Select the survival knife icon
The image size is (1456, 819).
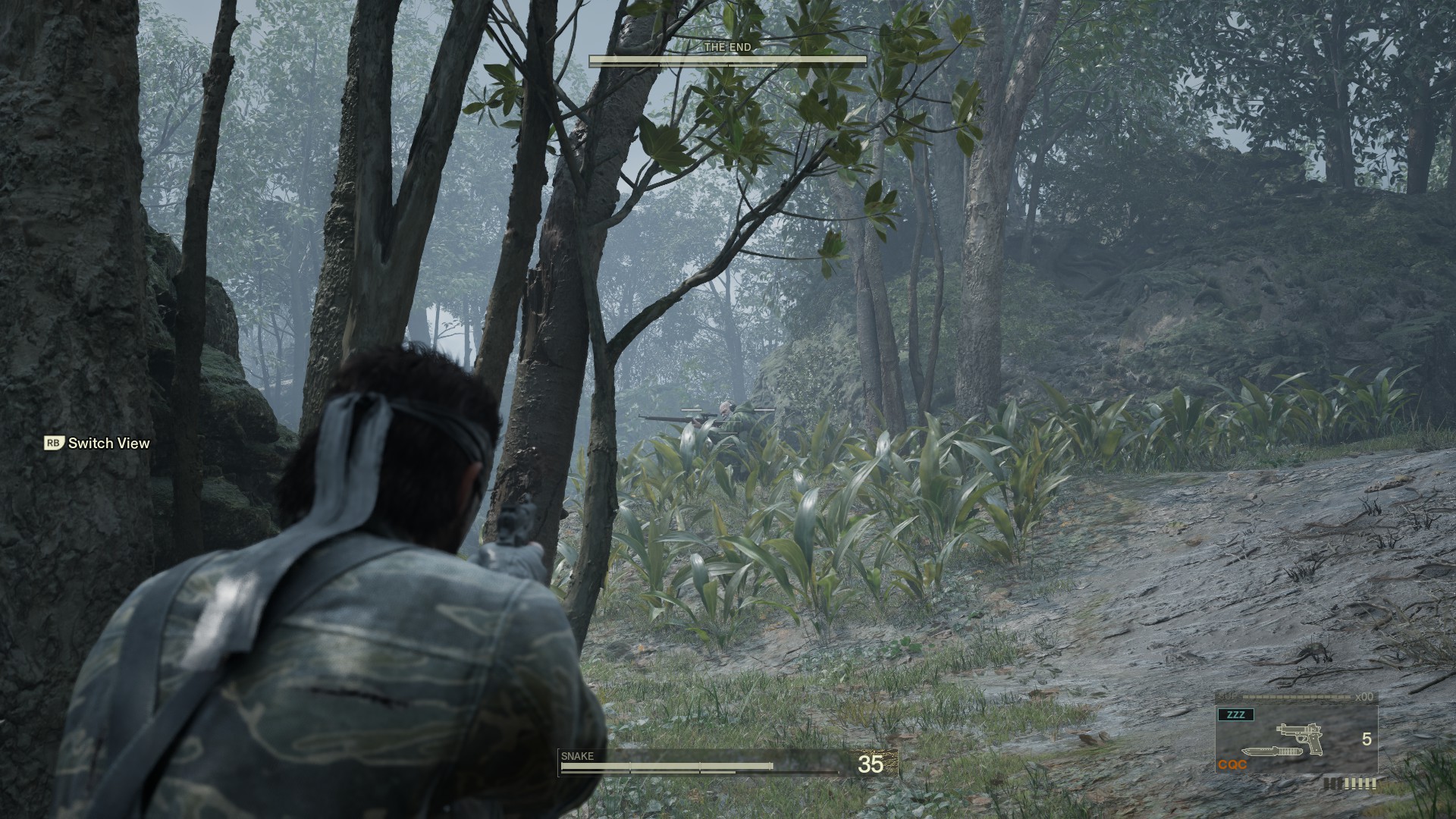1272,752
